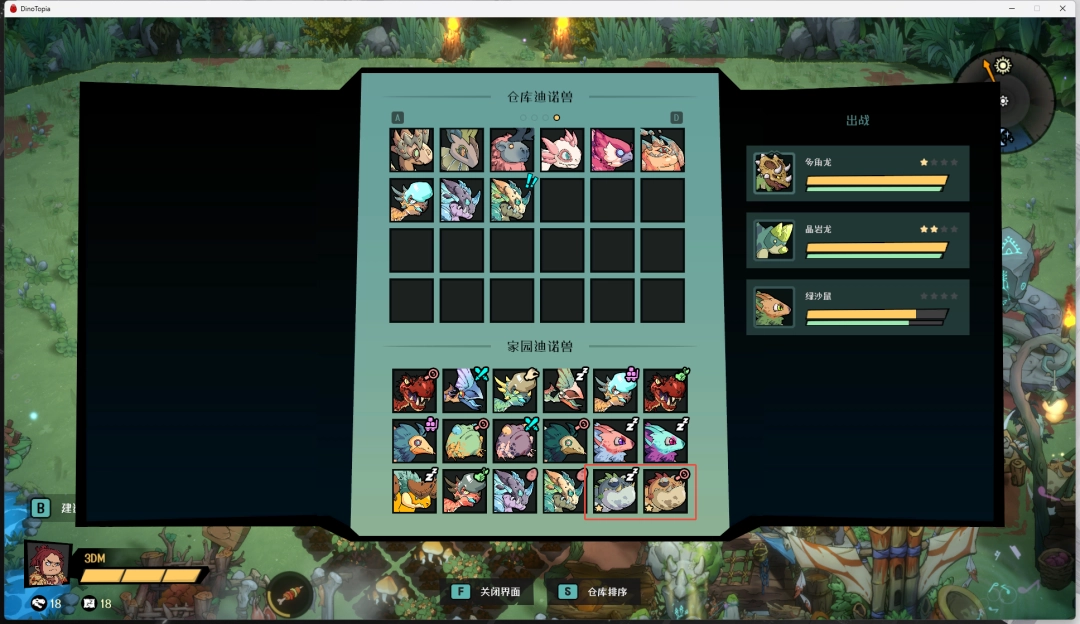Select the 绿沙鼠 battle party entry
The image size is (1080, 624).
click(x=857, y=307)
